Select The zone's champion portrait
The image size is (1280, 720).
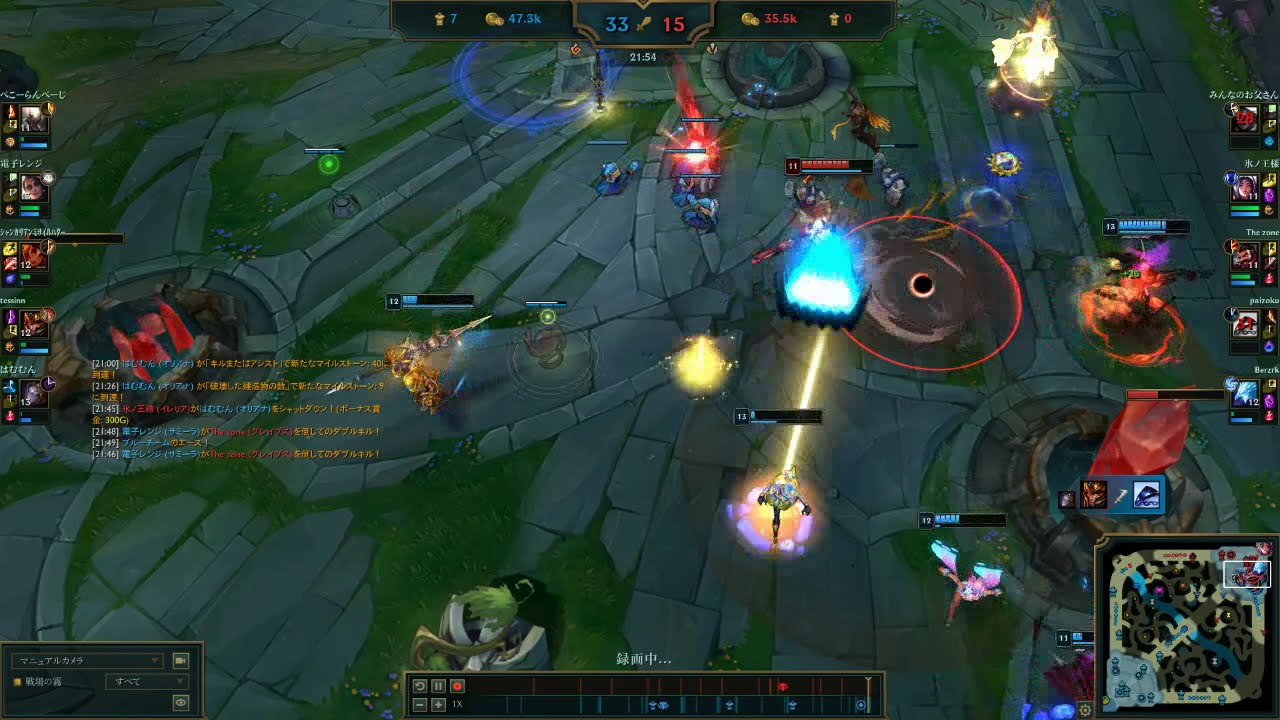(1245, 254)
